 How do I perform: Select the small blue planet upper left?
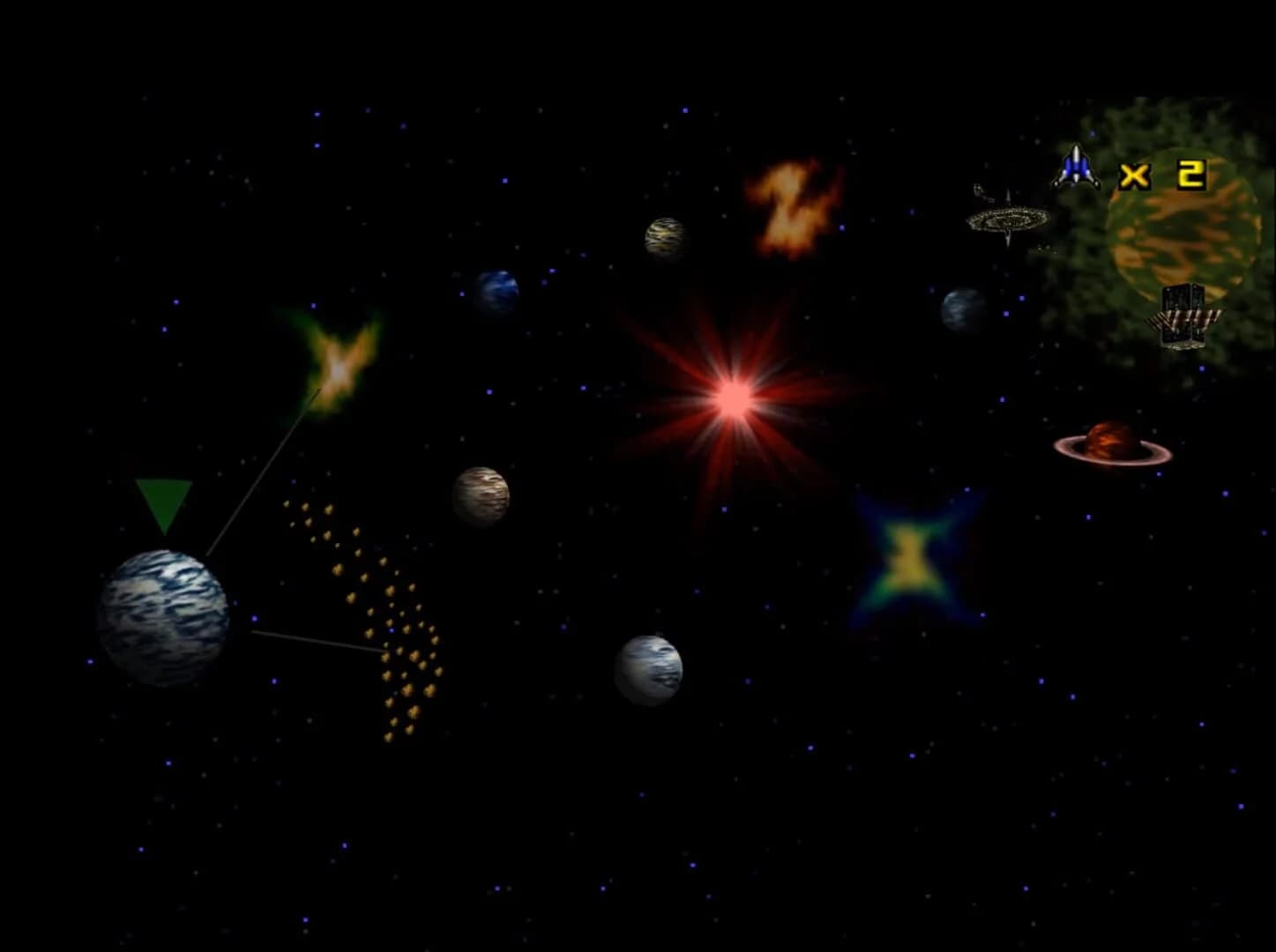(x=498, y=291)
